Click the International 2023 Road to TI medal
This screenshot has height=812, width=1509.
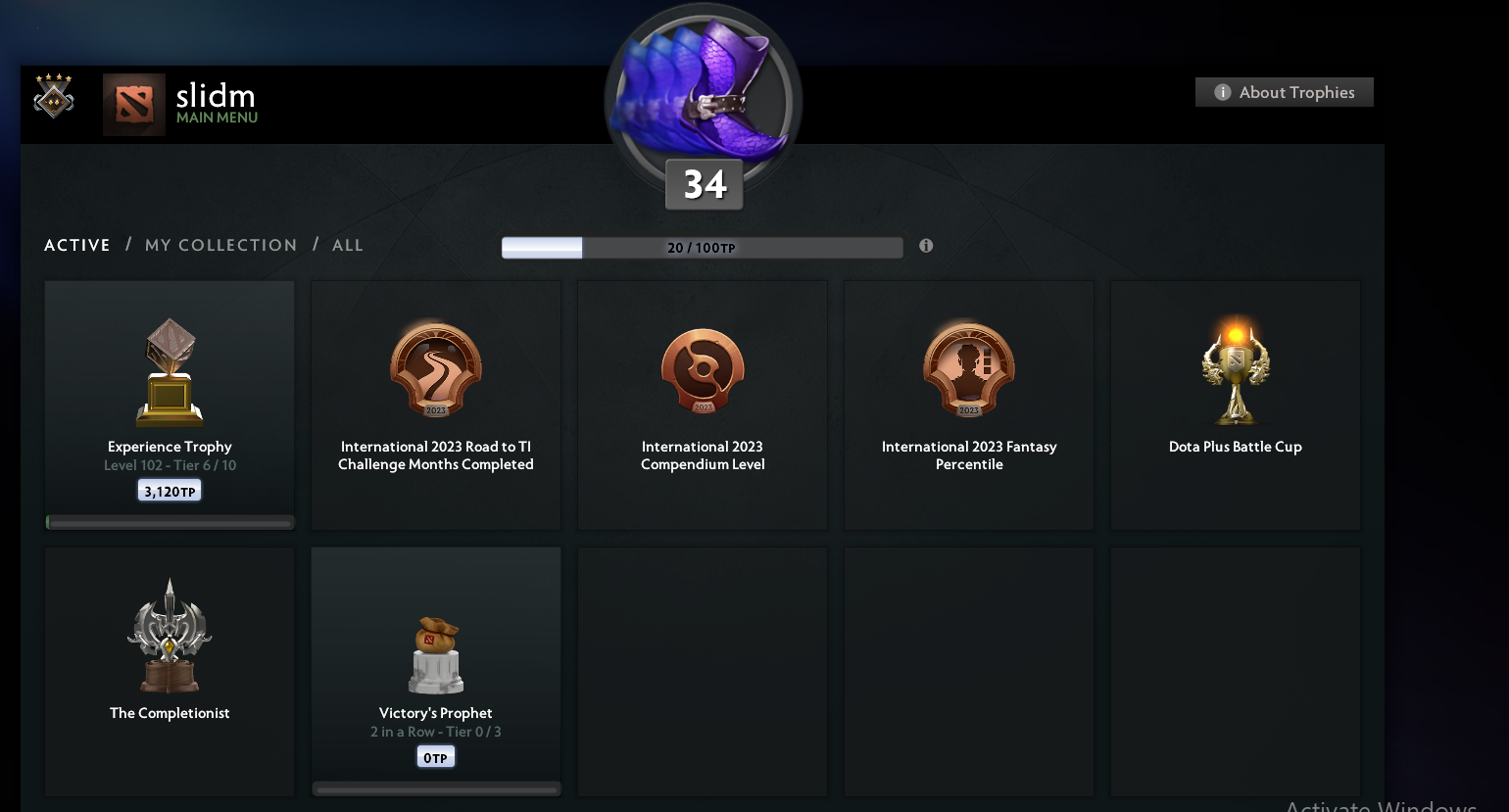(x=435, y=369)
